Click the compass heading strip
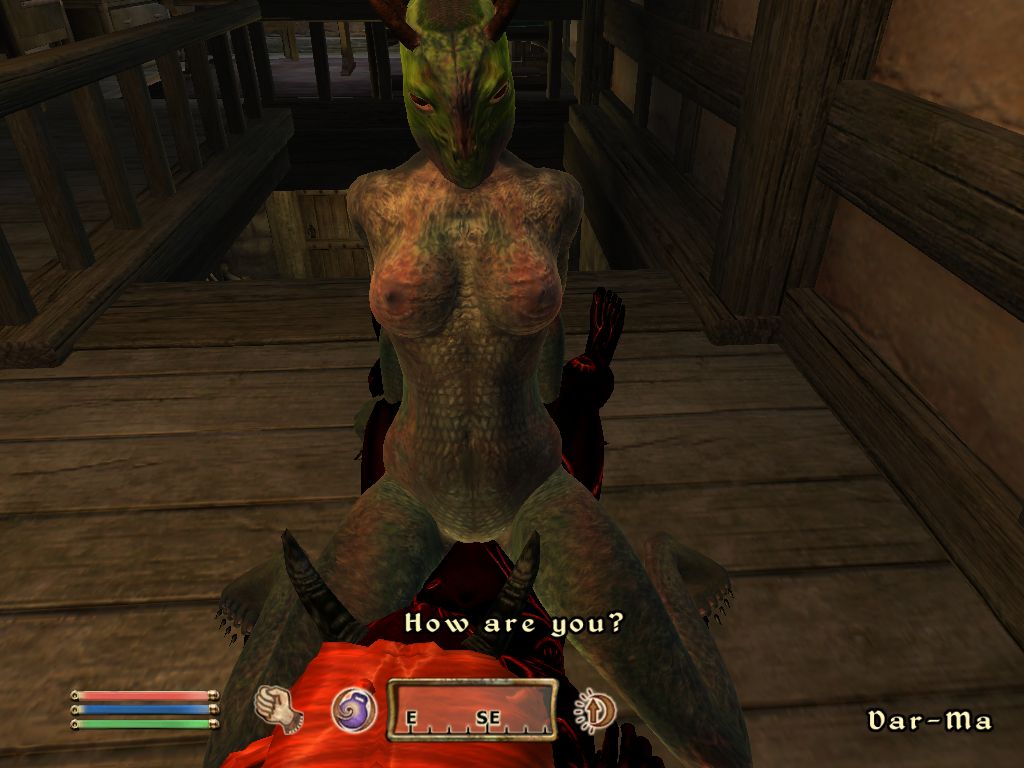 [471, 711]
